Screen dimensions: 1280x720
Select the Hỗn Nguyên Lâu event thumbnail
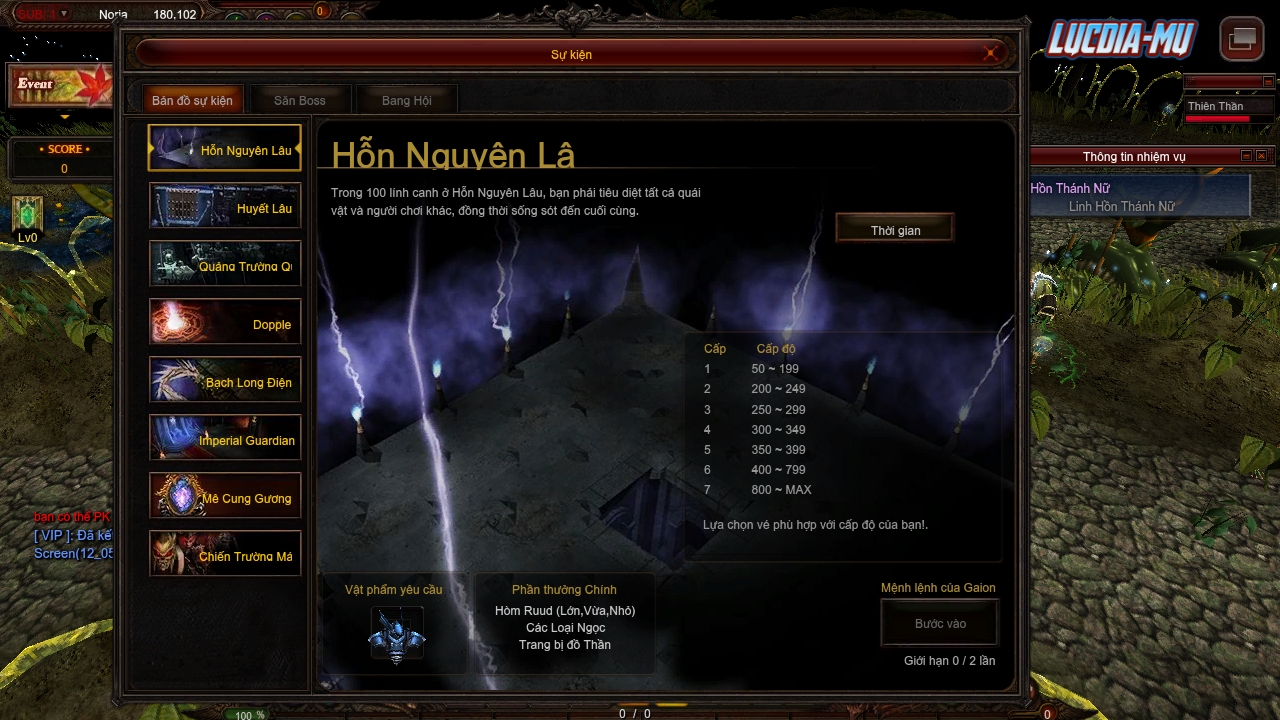pos(224,148)
